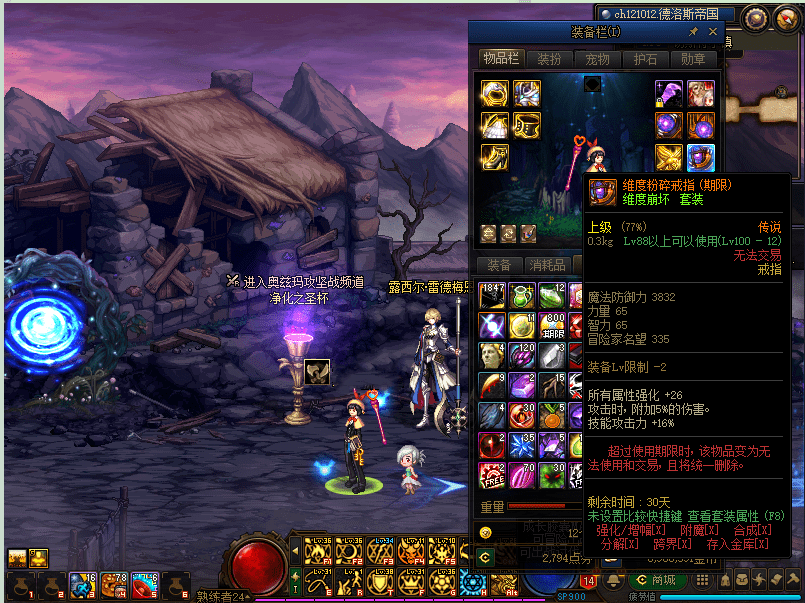Pin the equipment window with the pushpin
805x603 pixels.
click(x=694, y=32)
